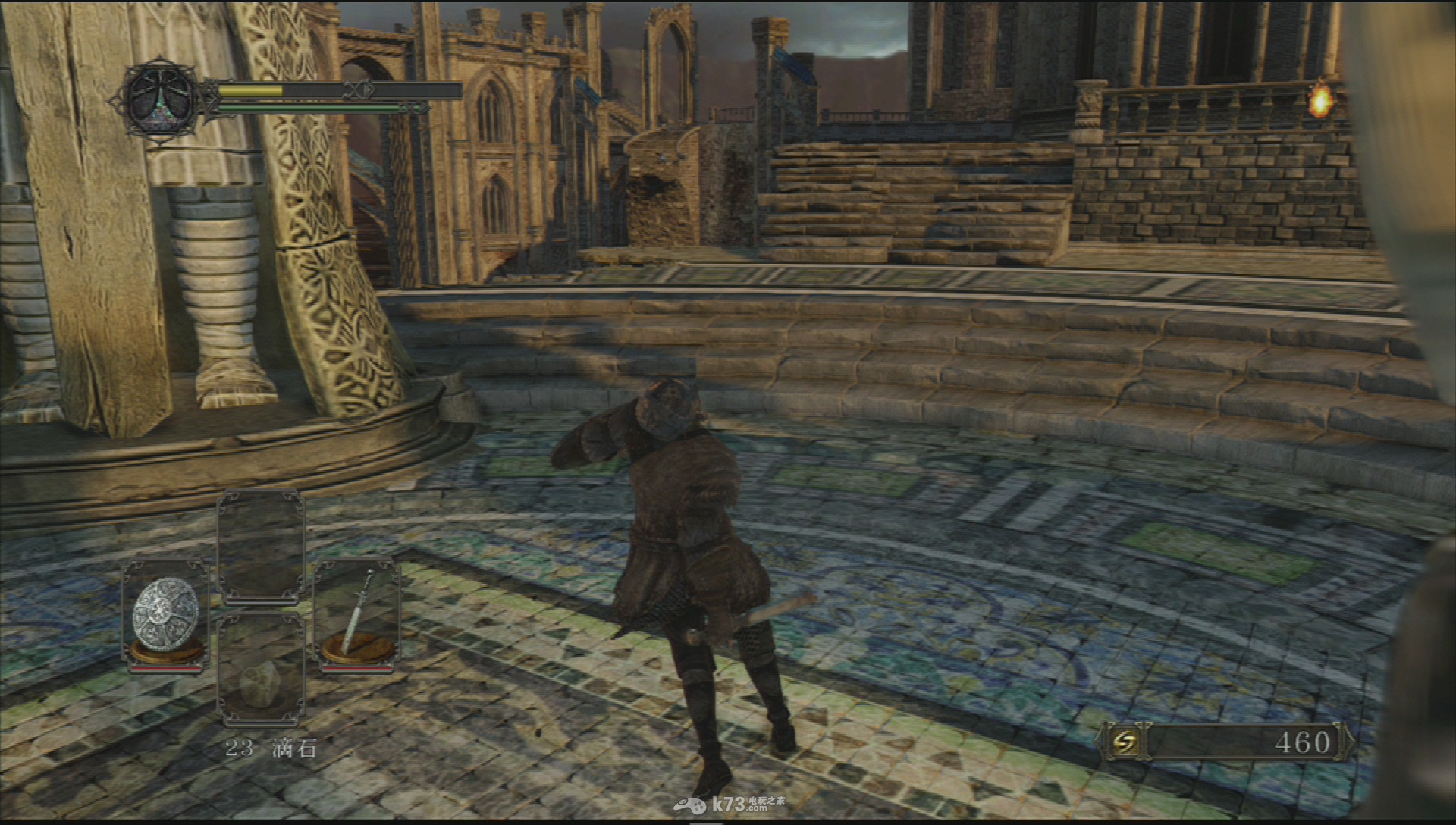Select the equipped sword slot

point(357,614)
